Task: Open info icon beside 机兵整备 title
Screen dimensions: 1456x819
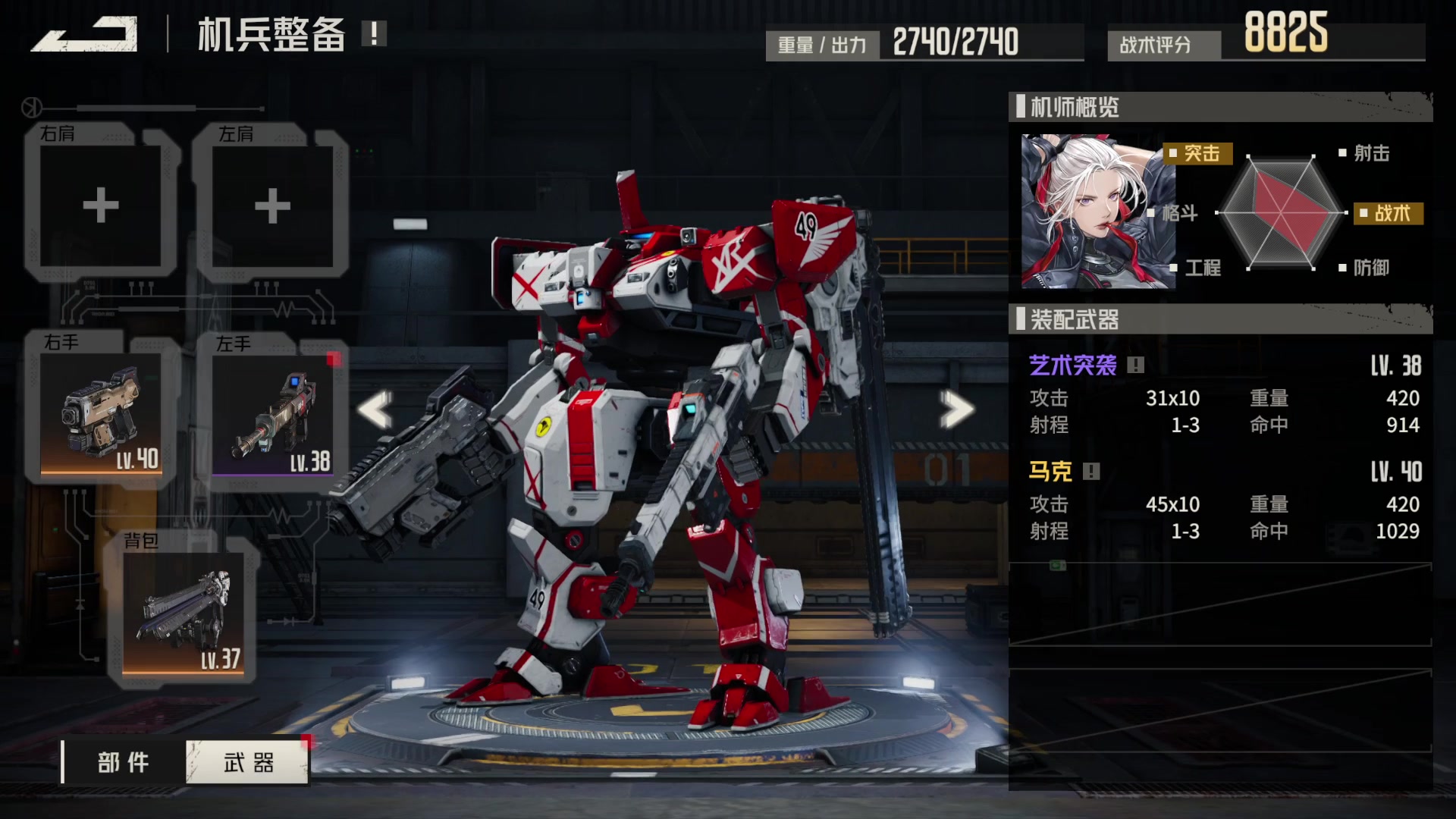Action: click(374, 33)
